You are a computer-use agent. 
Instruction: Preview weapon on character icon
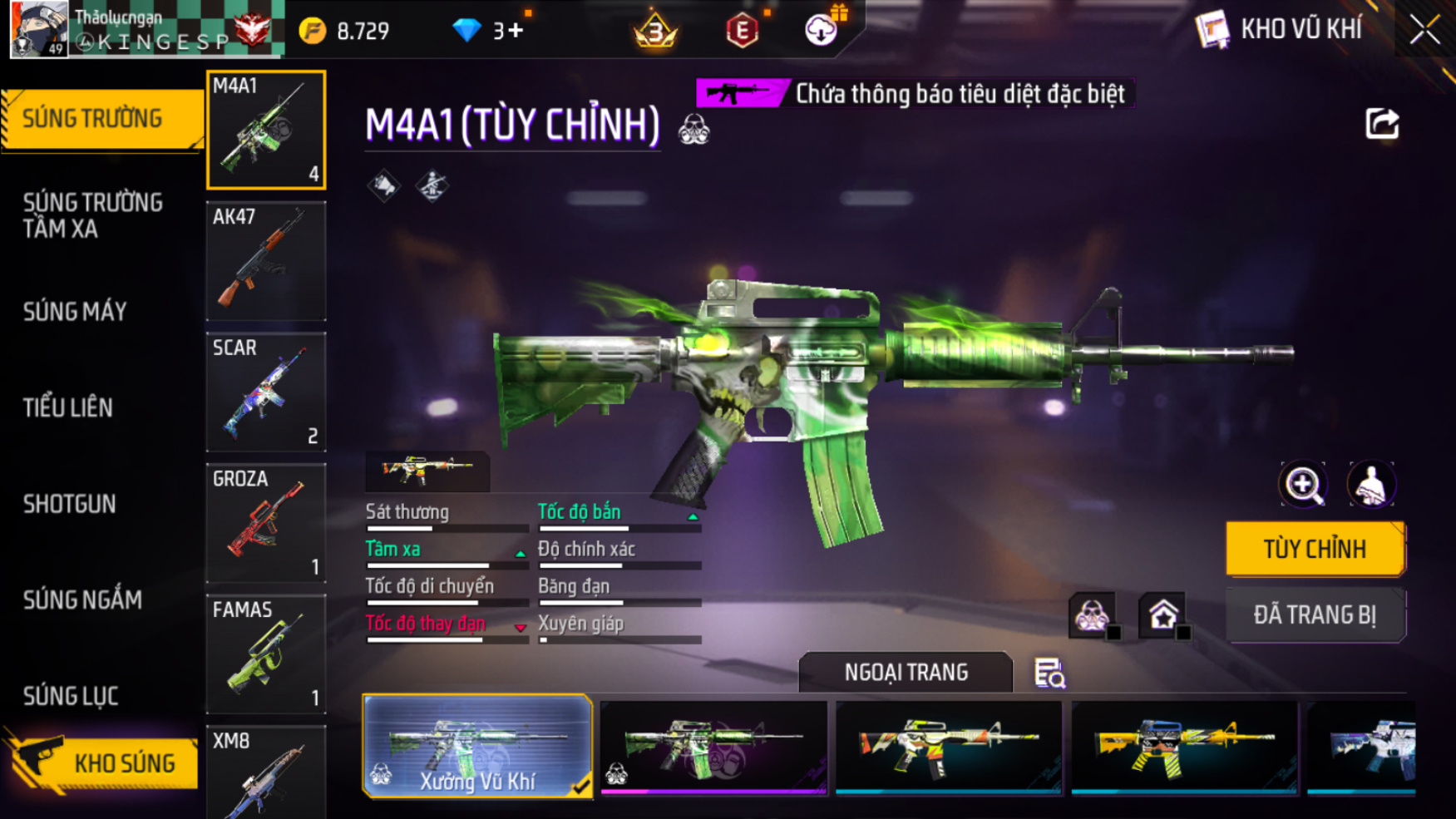[x=1371, y=484]
